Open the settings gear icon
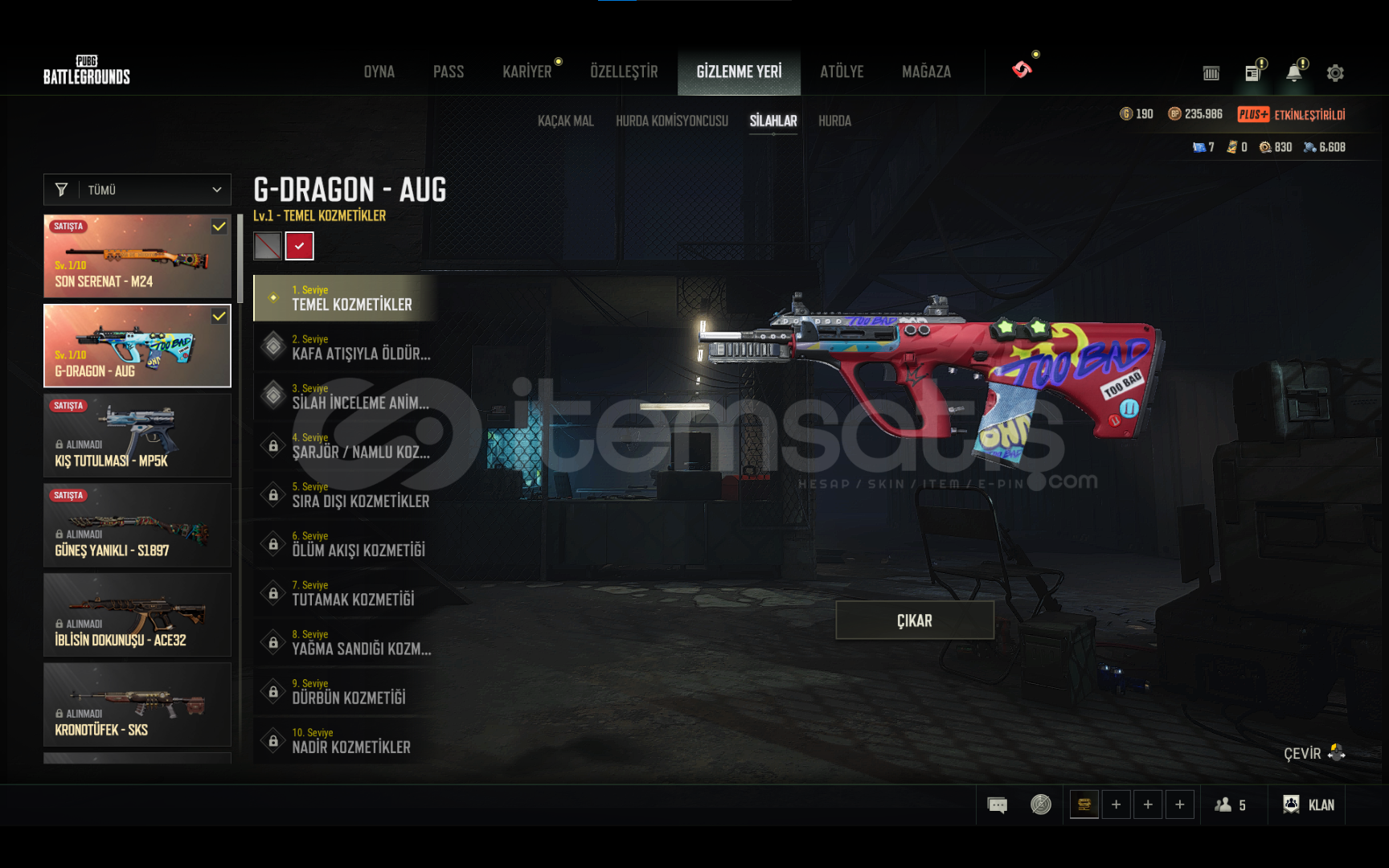The width and height of the screenshot is (1389, 868). [1335, 73]
